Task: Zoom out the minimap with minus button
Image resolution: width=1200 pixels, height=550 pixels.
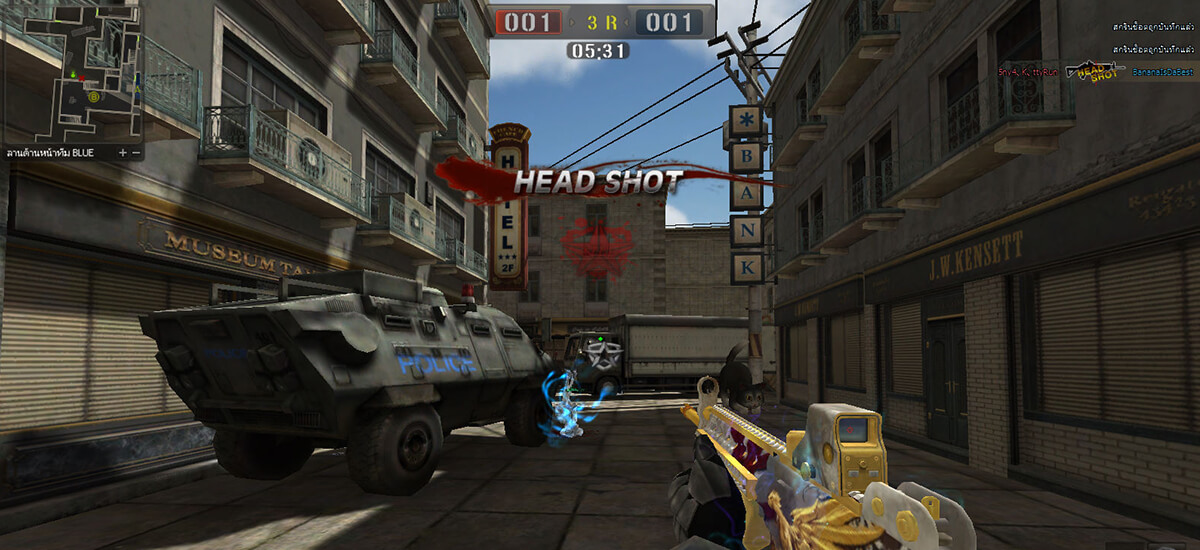Action: tap(135, 153)
